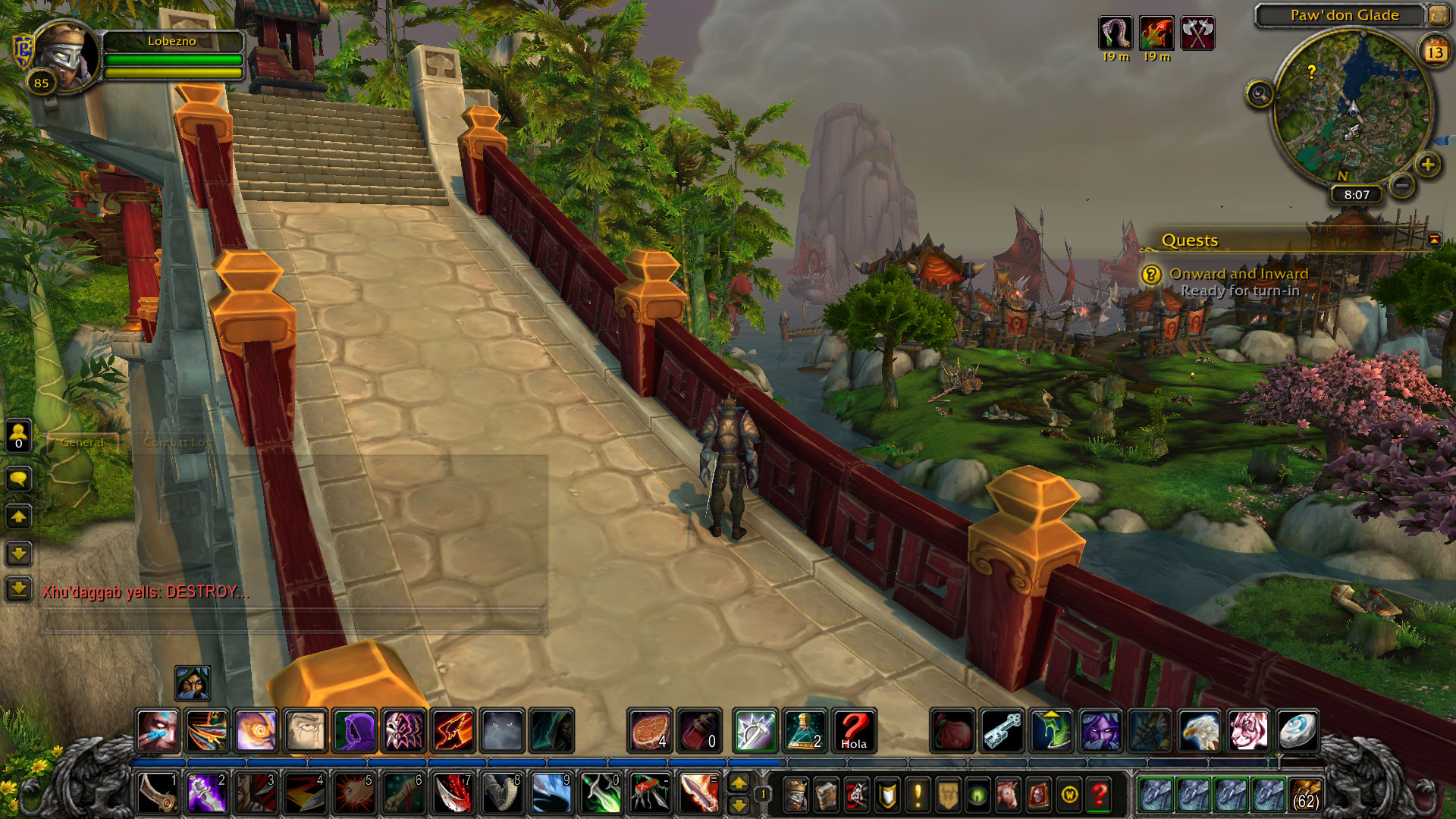Open the character info micro button
The image size is (1456, 819).
795,795
